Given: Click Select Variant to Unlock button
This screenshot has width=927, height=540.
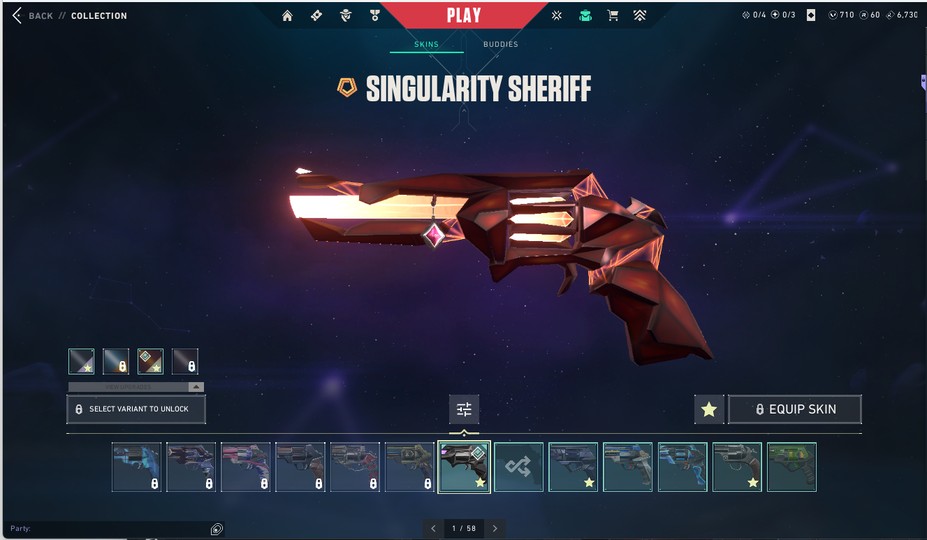Looking at the screenshot, I should point(136,409).
